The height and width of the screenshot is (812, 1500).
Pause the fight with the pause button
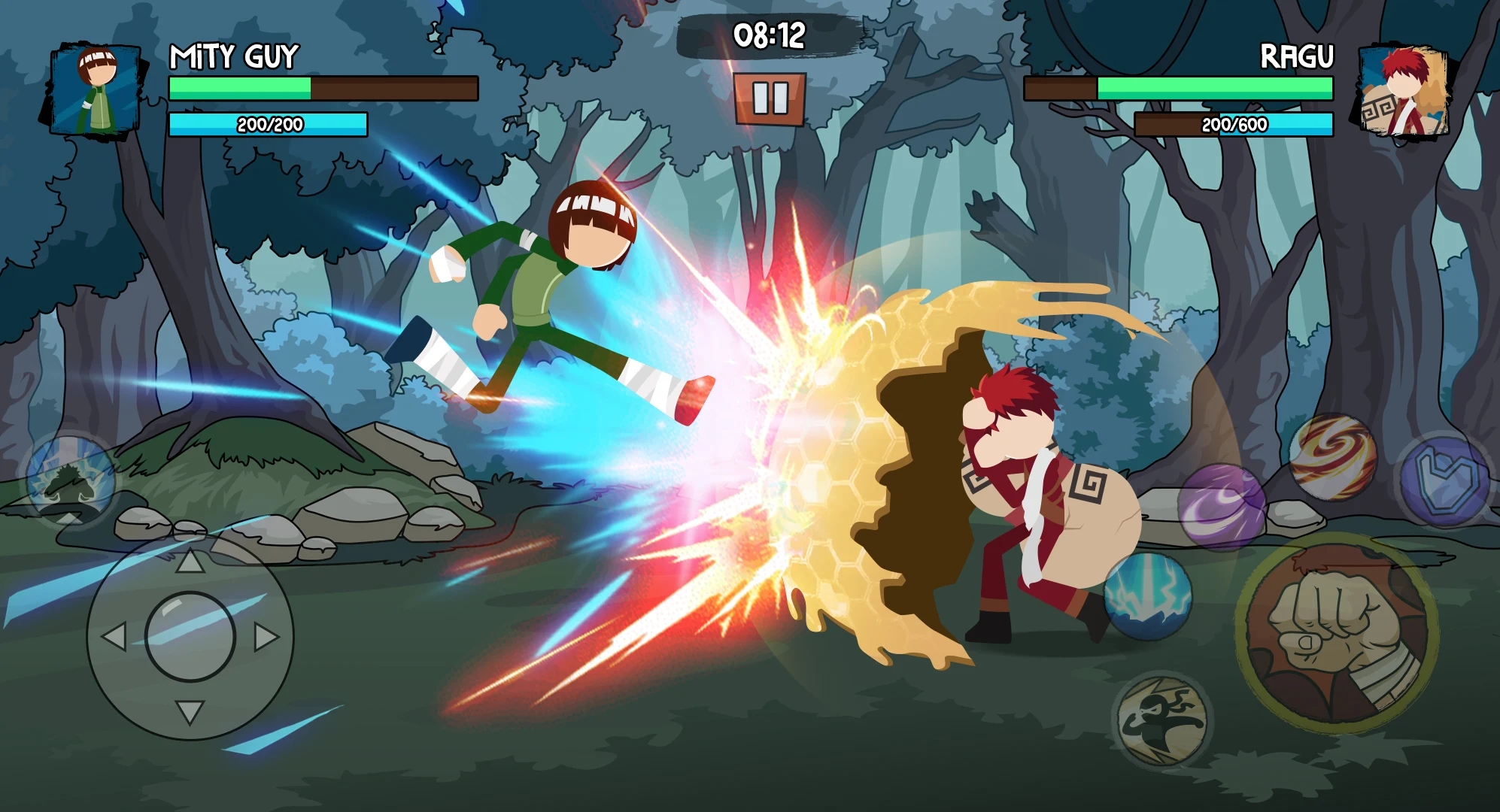click(770, 98)
